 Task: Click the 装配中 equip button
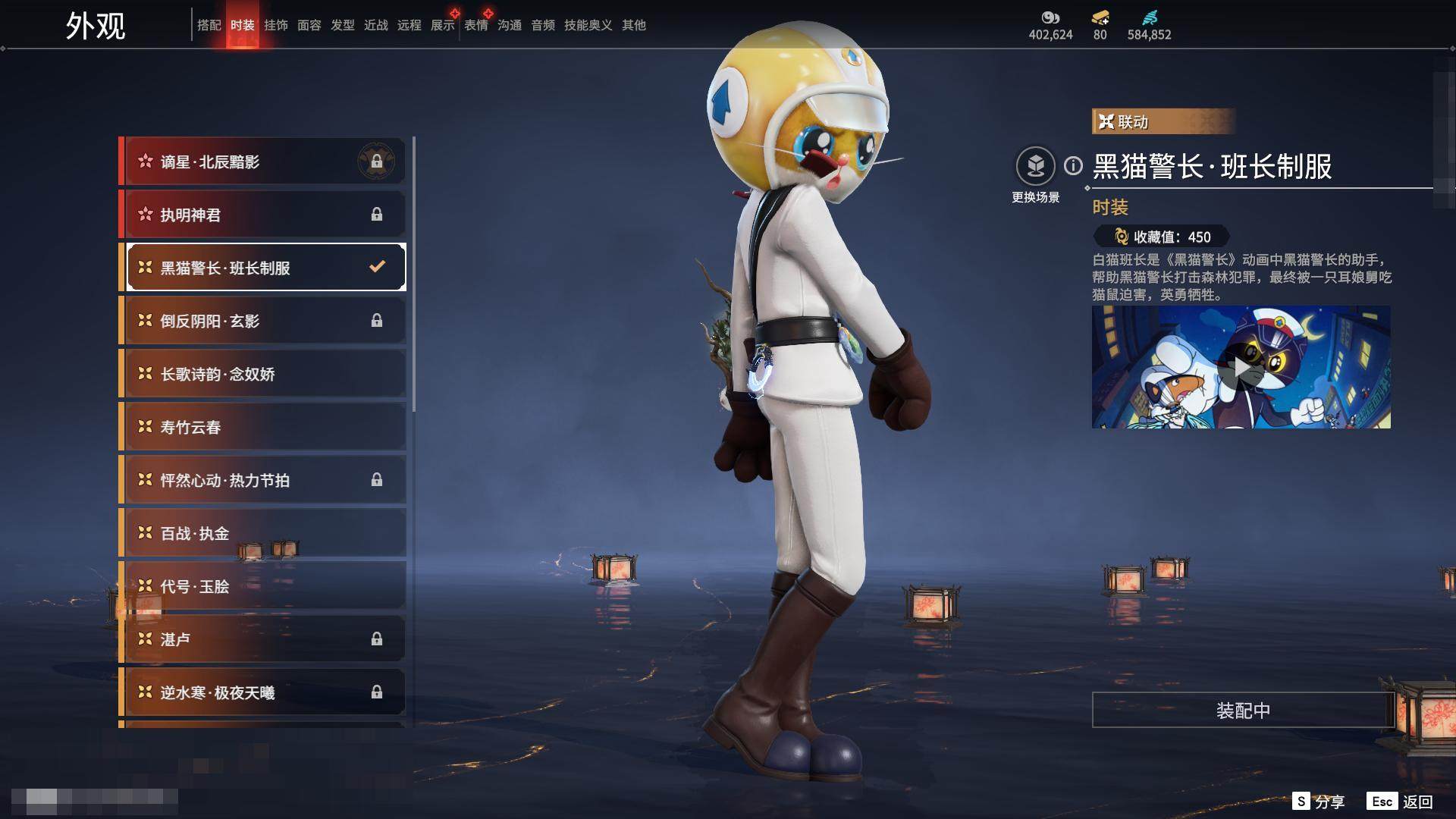[x=1243, y=711]
